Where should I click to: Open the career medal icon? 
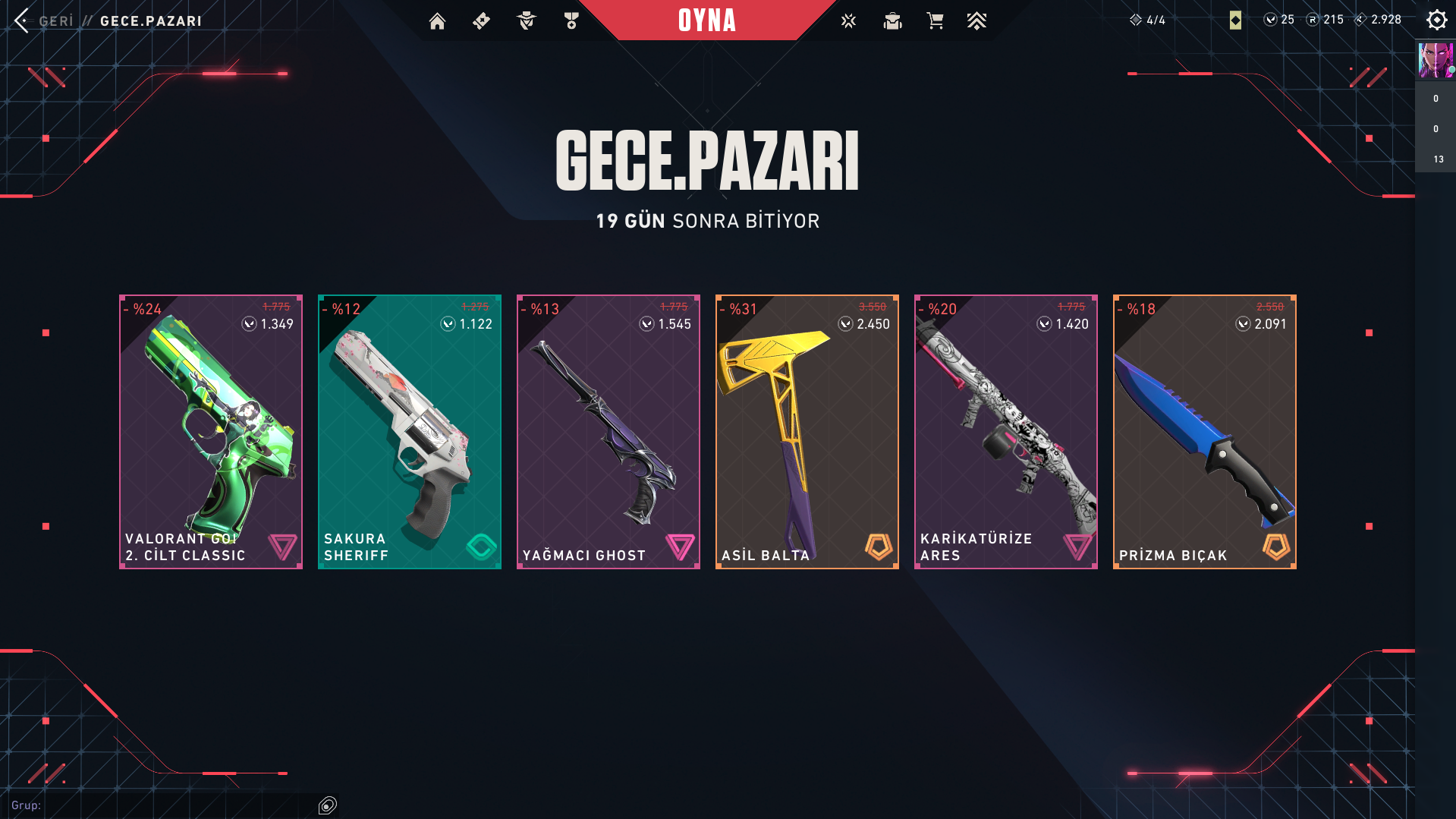point(571,21)
